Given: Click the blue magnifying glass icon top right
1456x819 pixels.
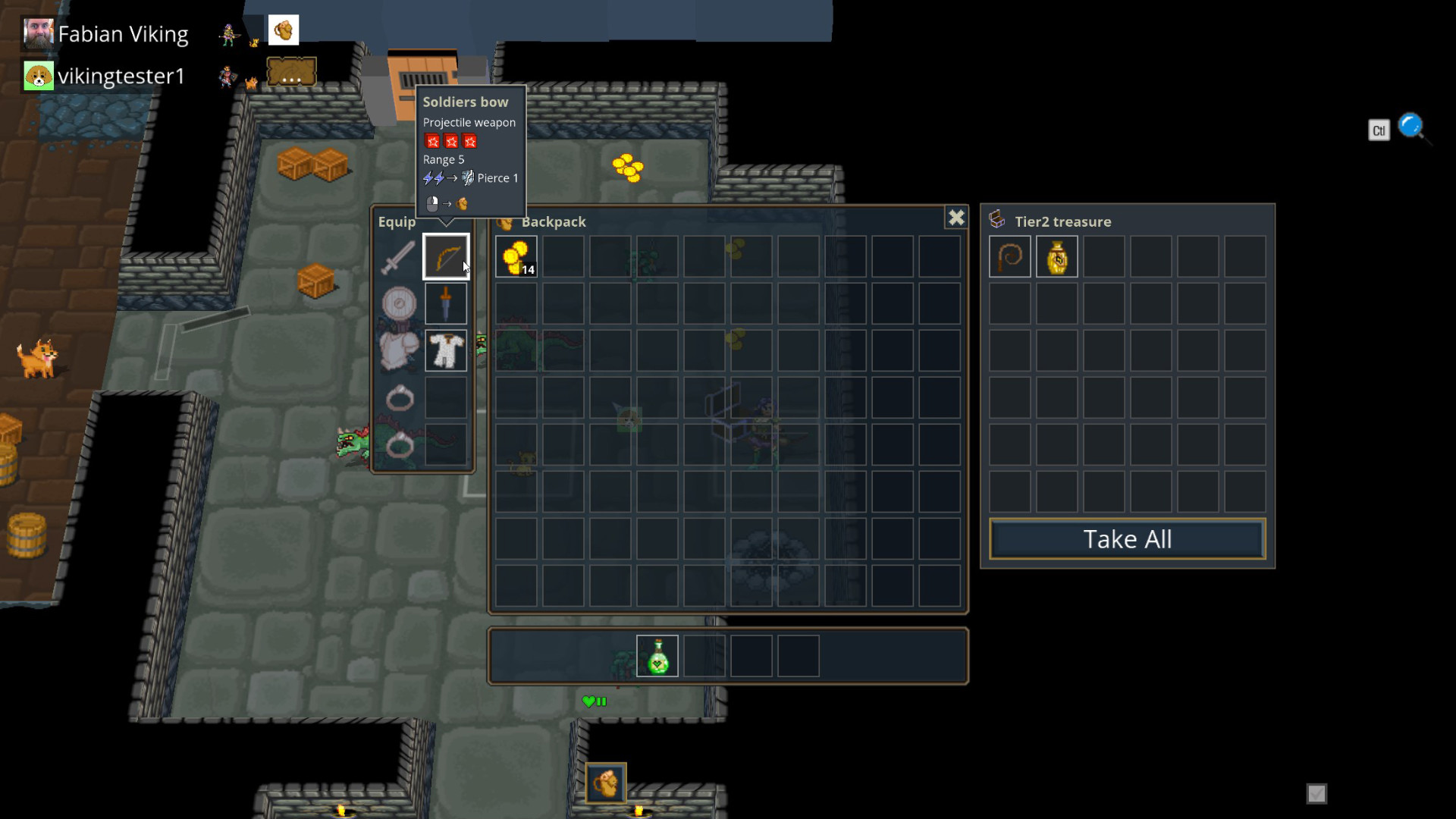Looking at the screenshot, I should point(1411,126).
